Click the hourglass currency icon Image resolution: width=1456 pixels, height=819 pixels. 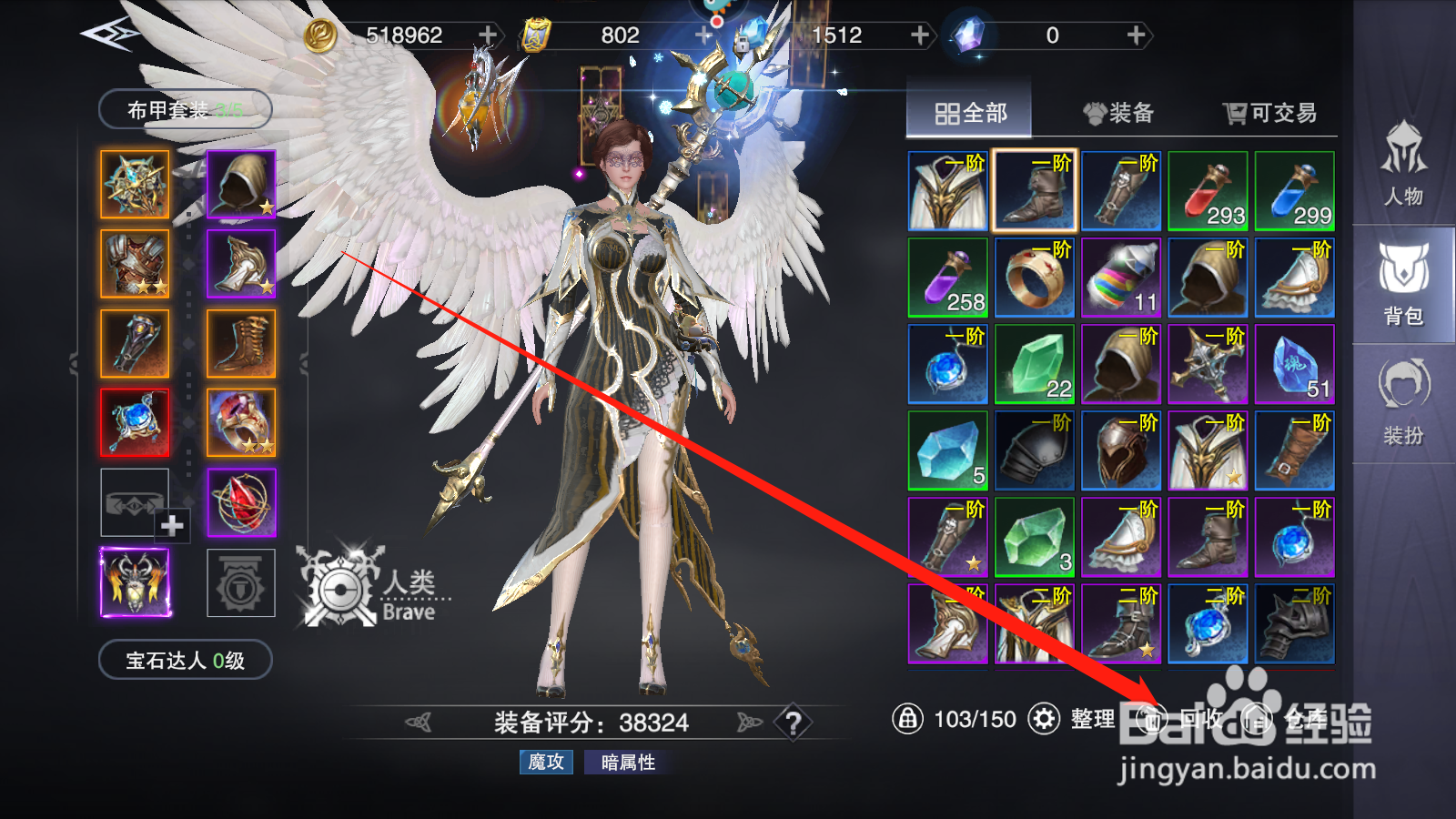[538, 35]
